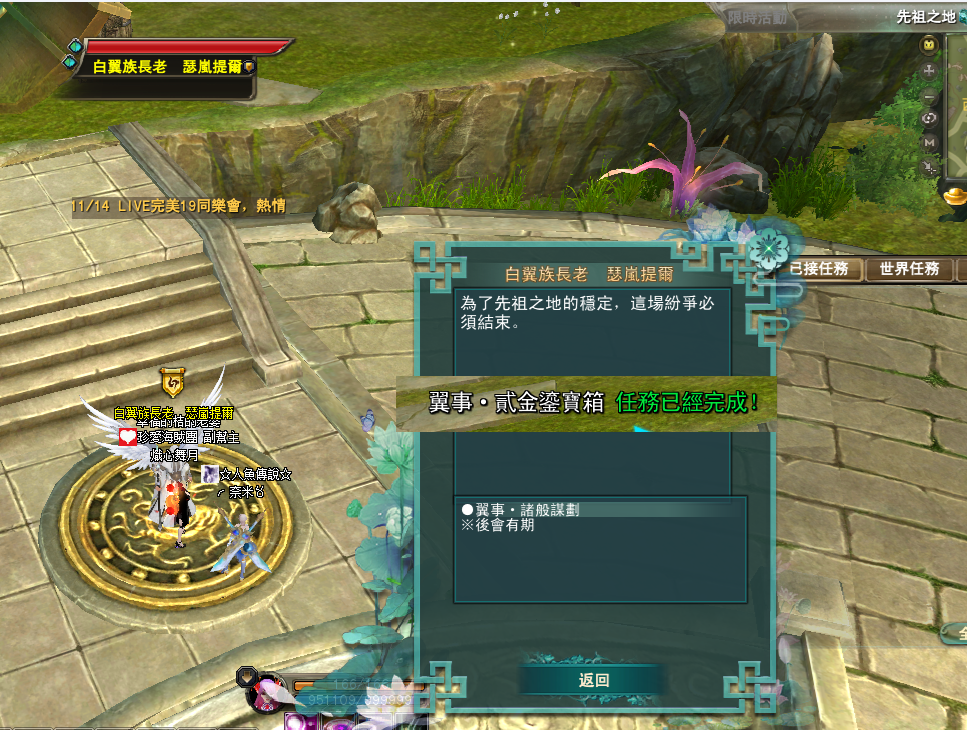Image resolution: width=967 pixels, height=730 pixels.
Task: Click the yellow face icon beside the minimap
Action: pos(929,46)
